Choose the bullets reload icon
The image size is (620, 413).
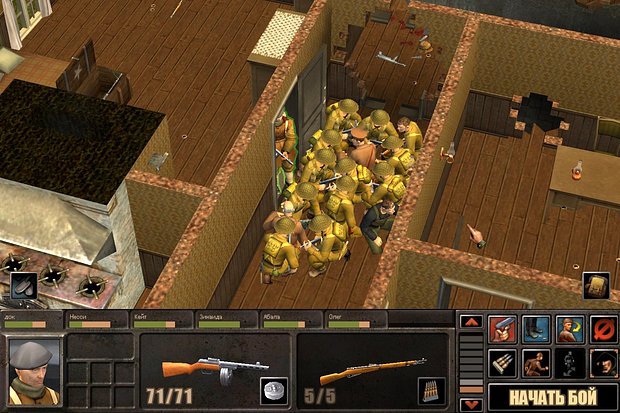[502, 363]
